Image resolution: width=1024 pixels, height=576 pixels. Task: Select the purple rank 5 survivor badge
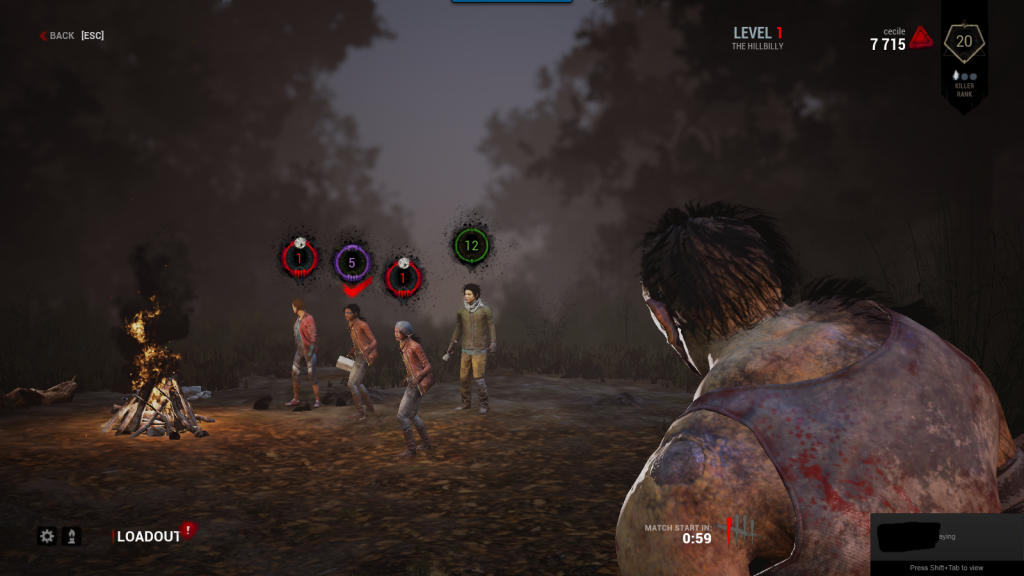click(352, 264)
